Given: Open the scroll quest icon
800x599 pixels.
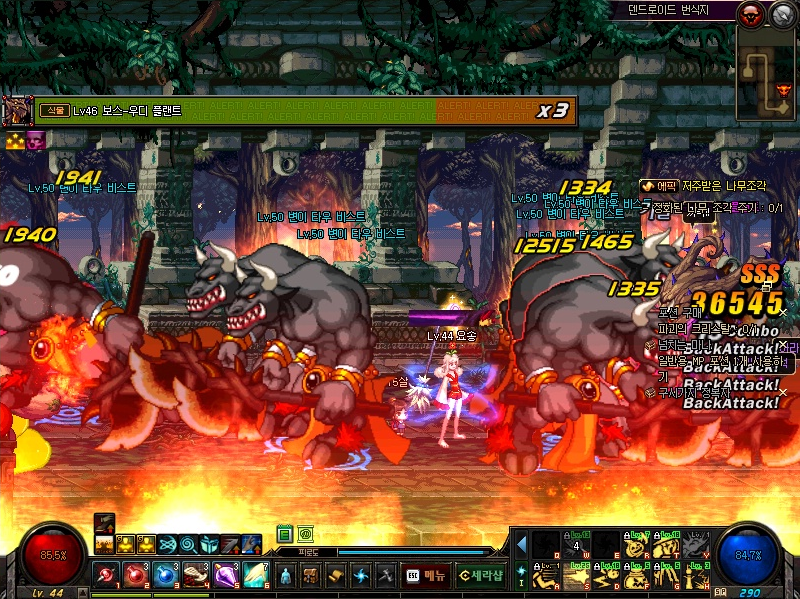Looking at the screenshot, I should coord(336,575).
